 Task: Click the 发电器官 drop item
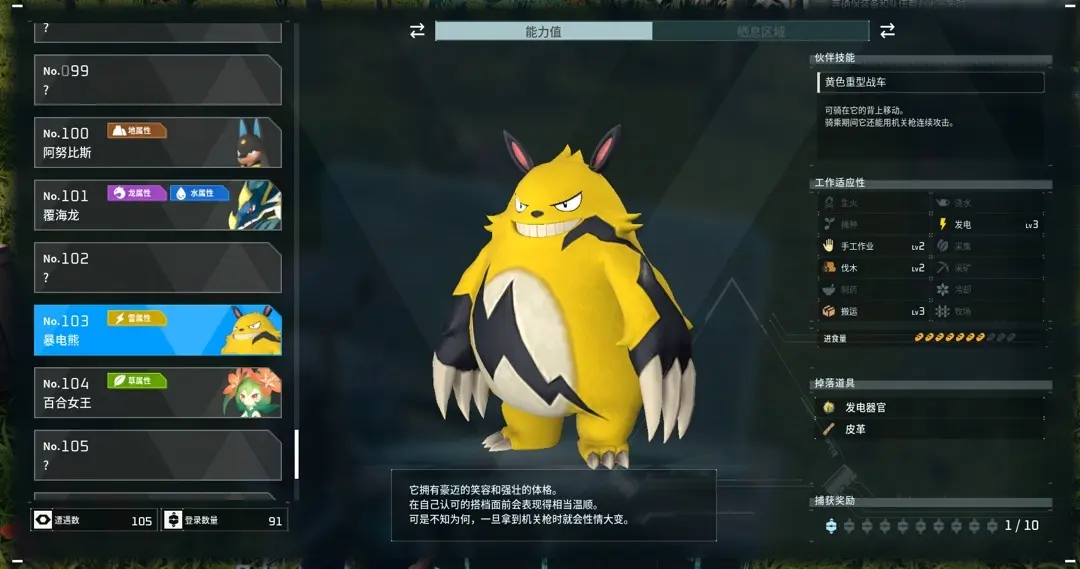tap(866, 408)
